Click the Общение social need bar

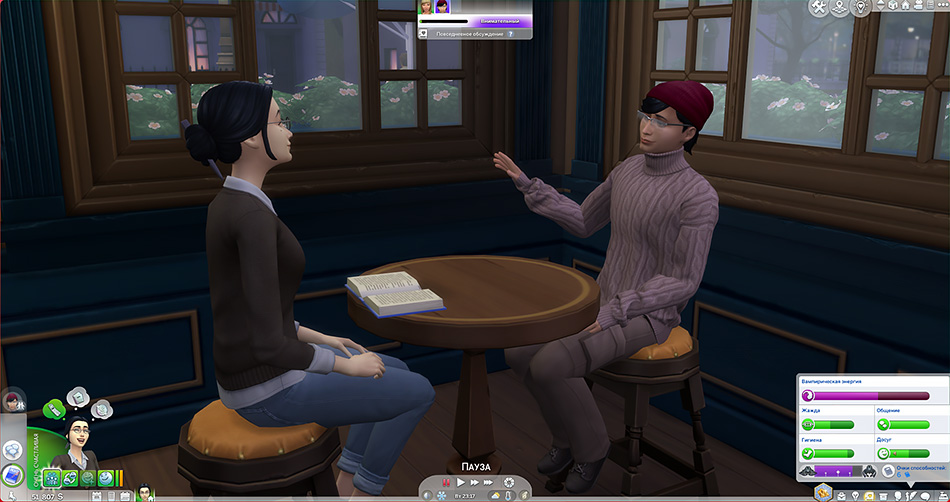point(903,424)
